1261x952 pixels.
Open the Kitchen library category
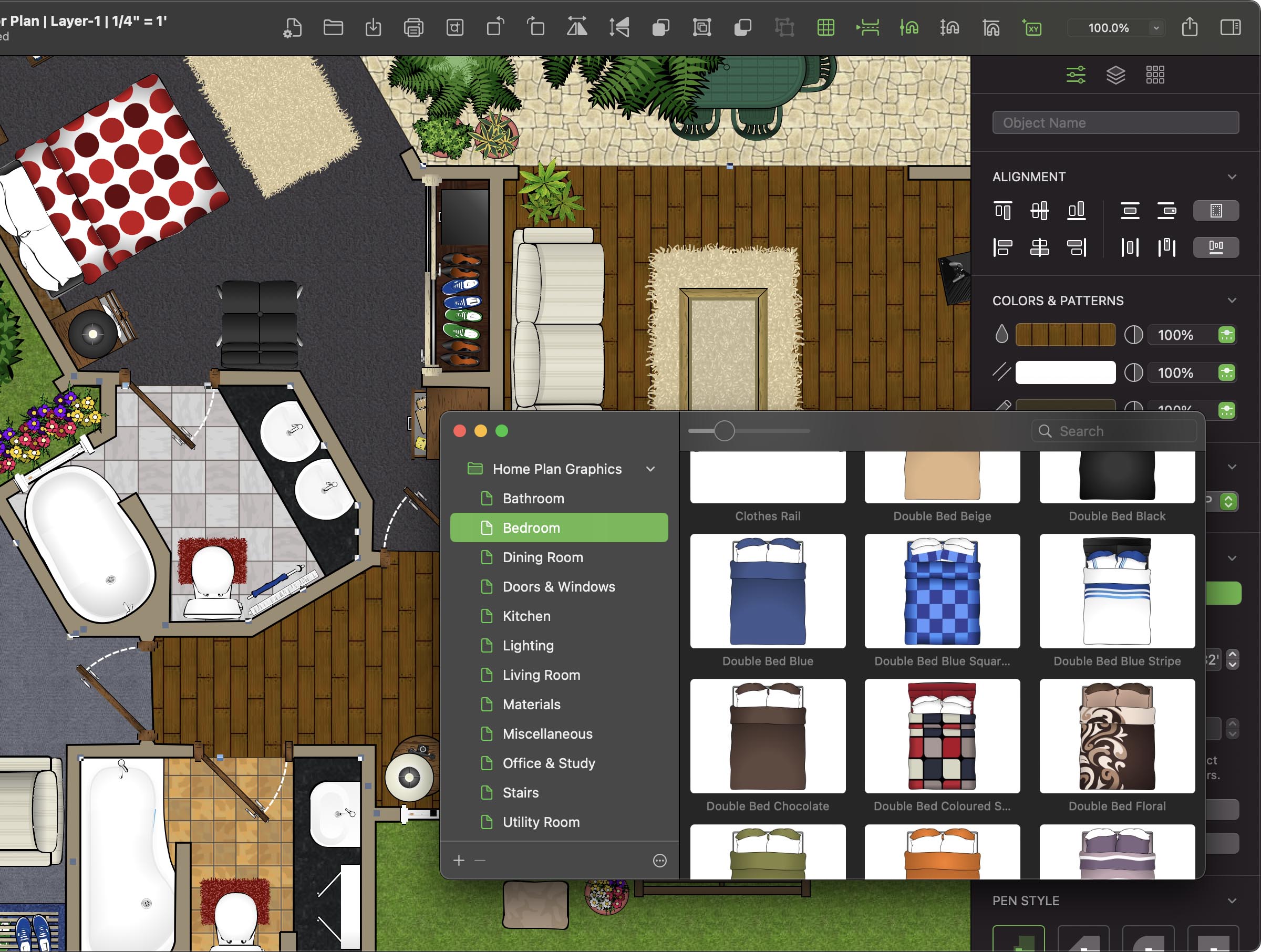(526, 616)
